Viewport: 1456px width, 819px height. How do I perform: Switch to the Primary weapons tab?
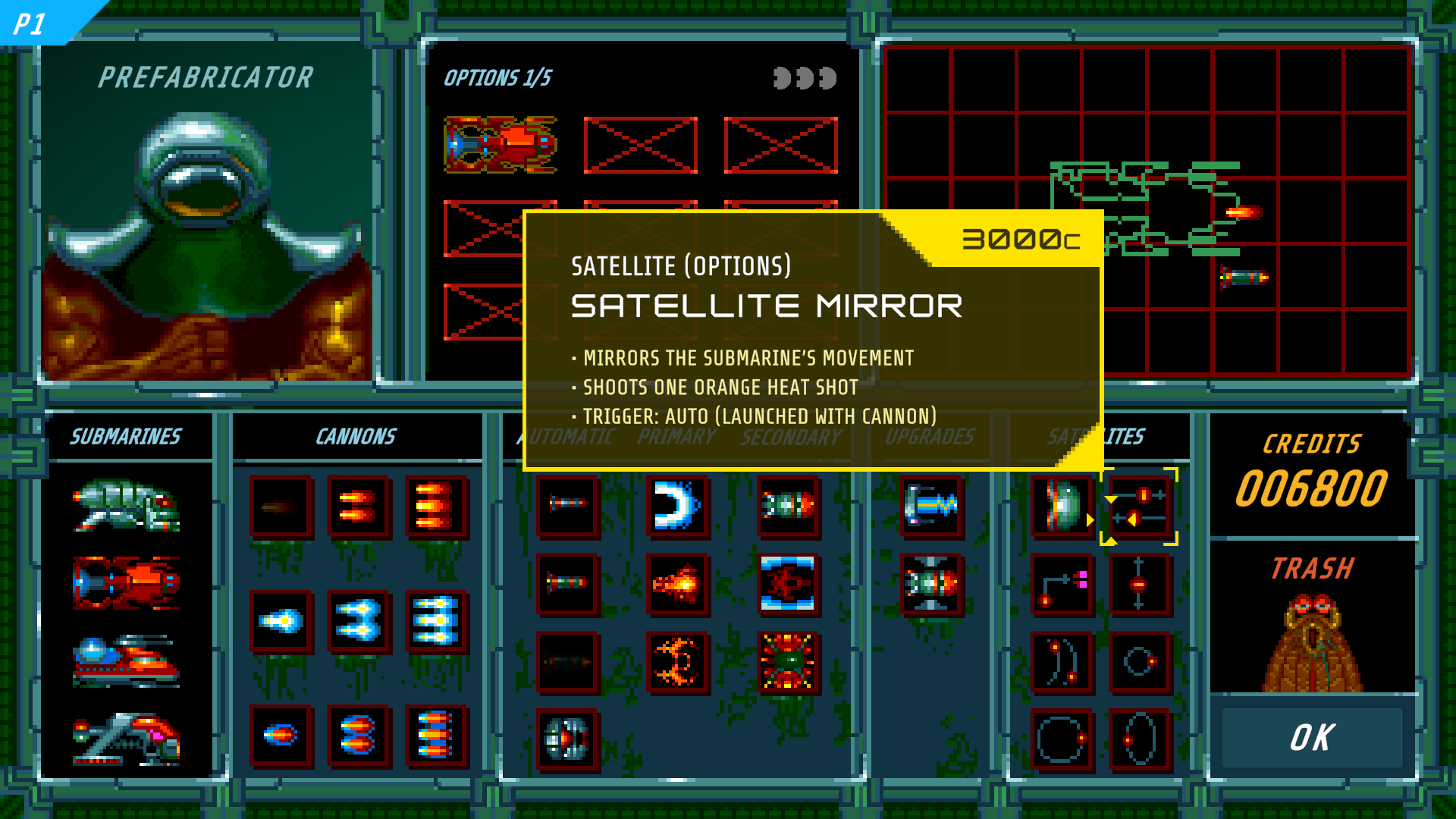pyautogui.click(x=676, y=436)
